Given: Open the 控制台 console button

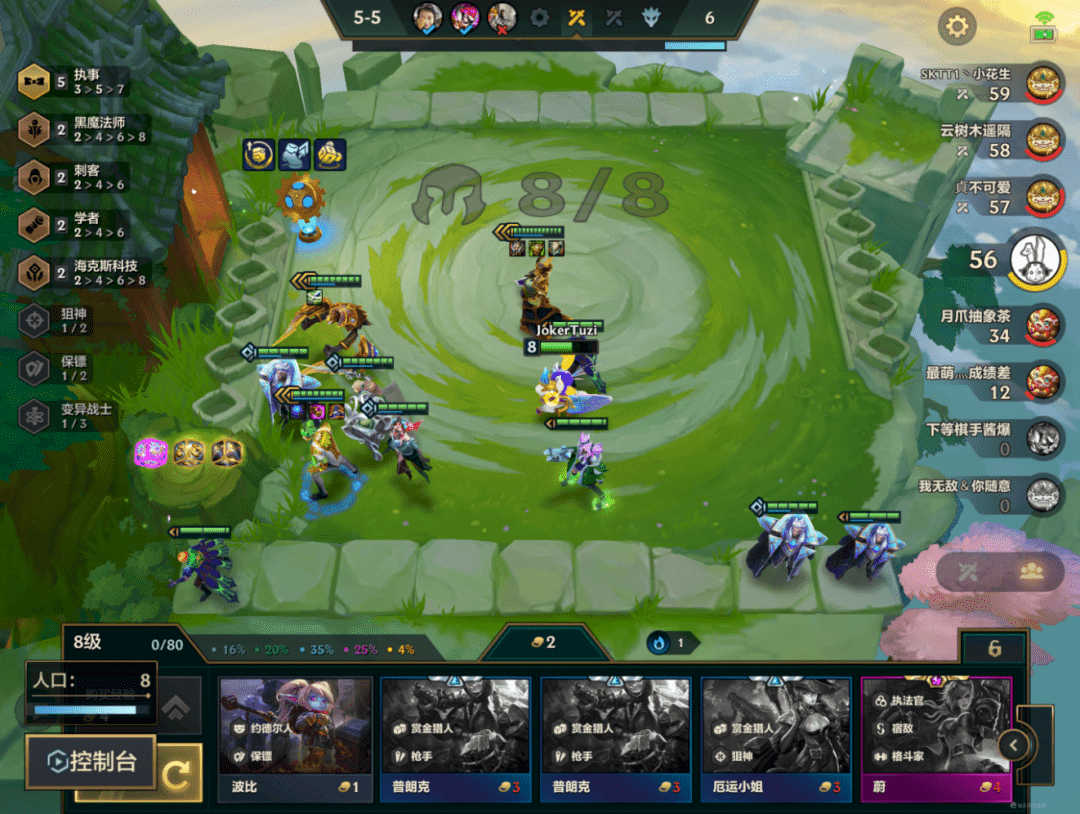Looking at the screenshot, I should (90, 762).
